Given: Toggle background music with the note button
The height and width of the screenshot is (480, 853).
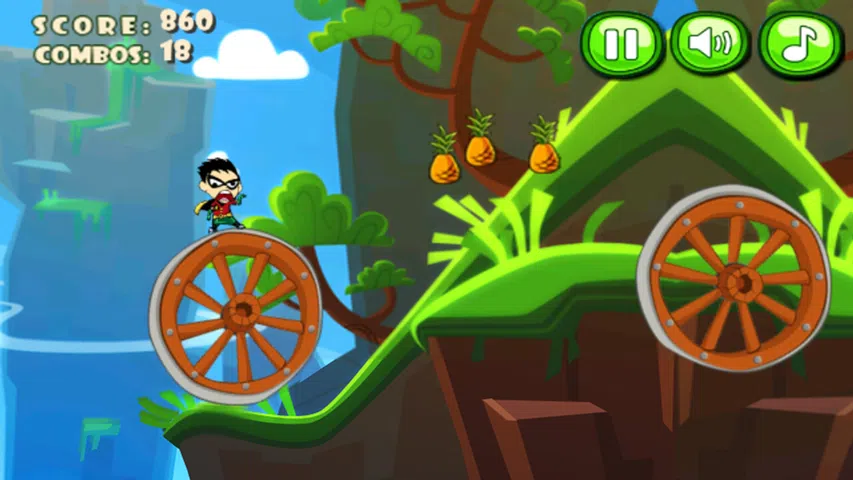Looking at the screenshot, I should click(799, 44).
